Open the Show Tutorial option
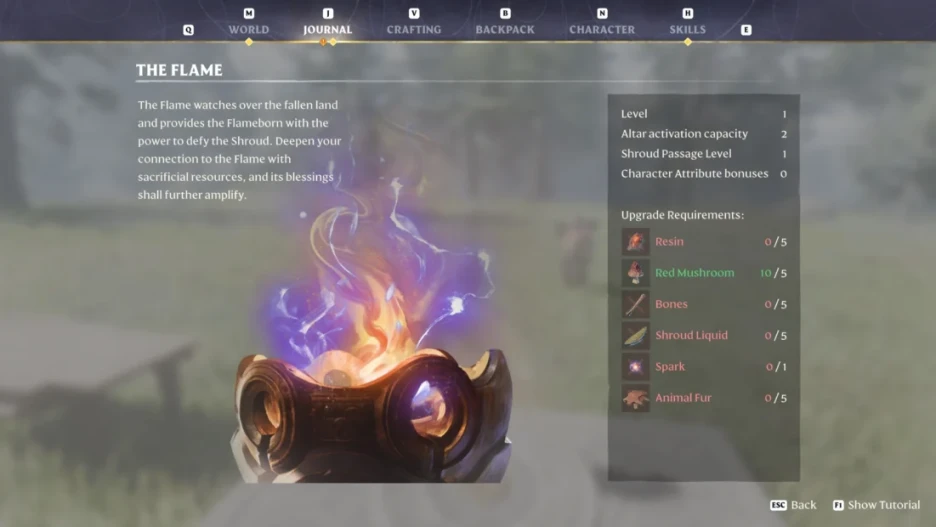This screenshot has height=527, width=936. click(876, 505)
